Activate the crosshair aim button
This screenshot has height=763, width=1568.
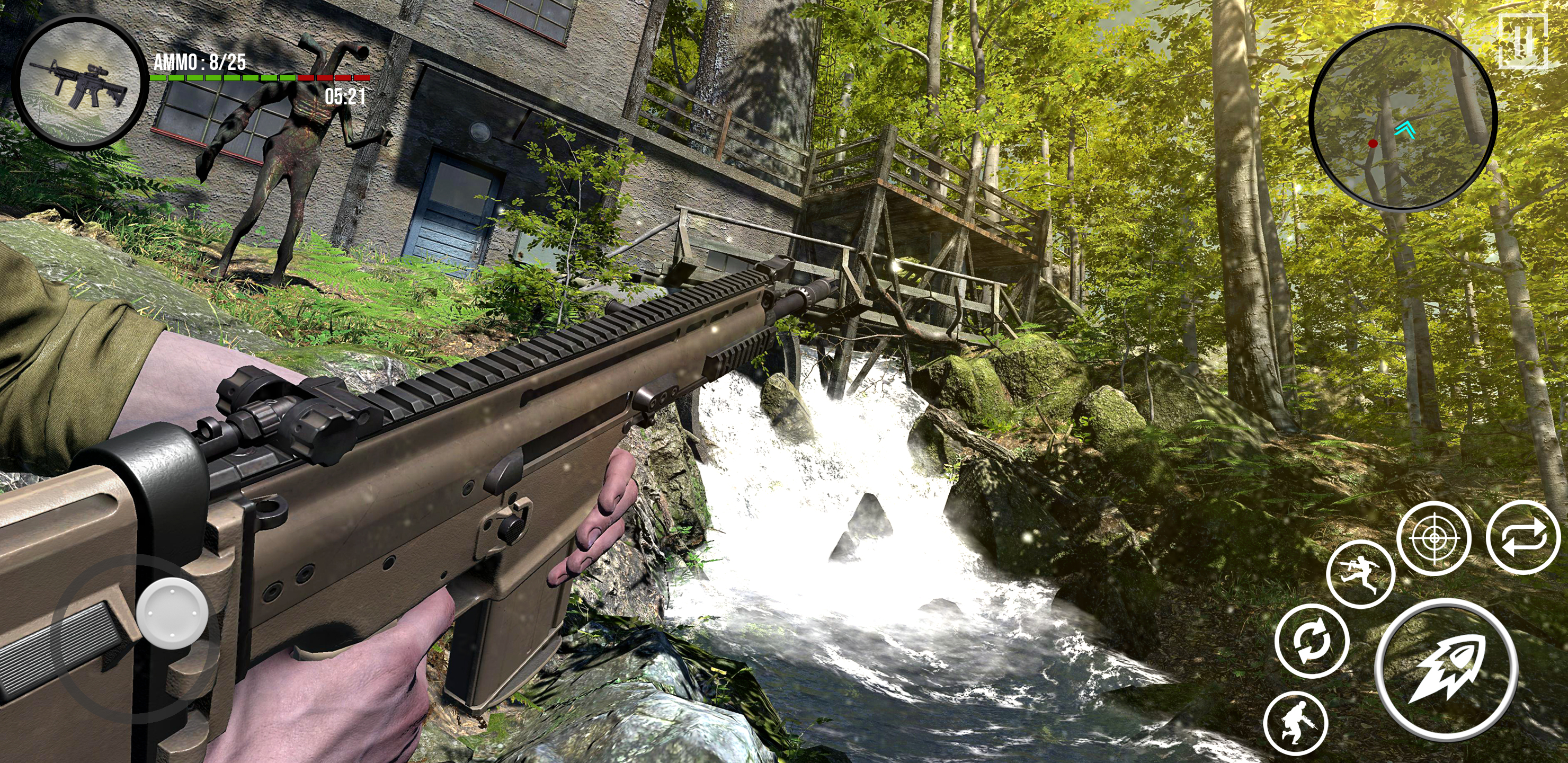(x=1433, y=538)
